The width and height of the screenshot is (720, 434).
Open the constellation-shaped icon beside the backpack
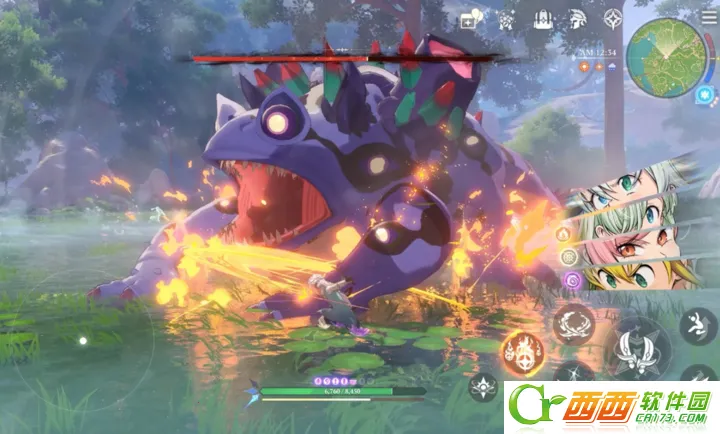[508, 19]
